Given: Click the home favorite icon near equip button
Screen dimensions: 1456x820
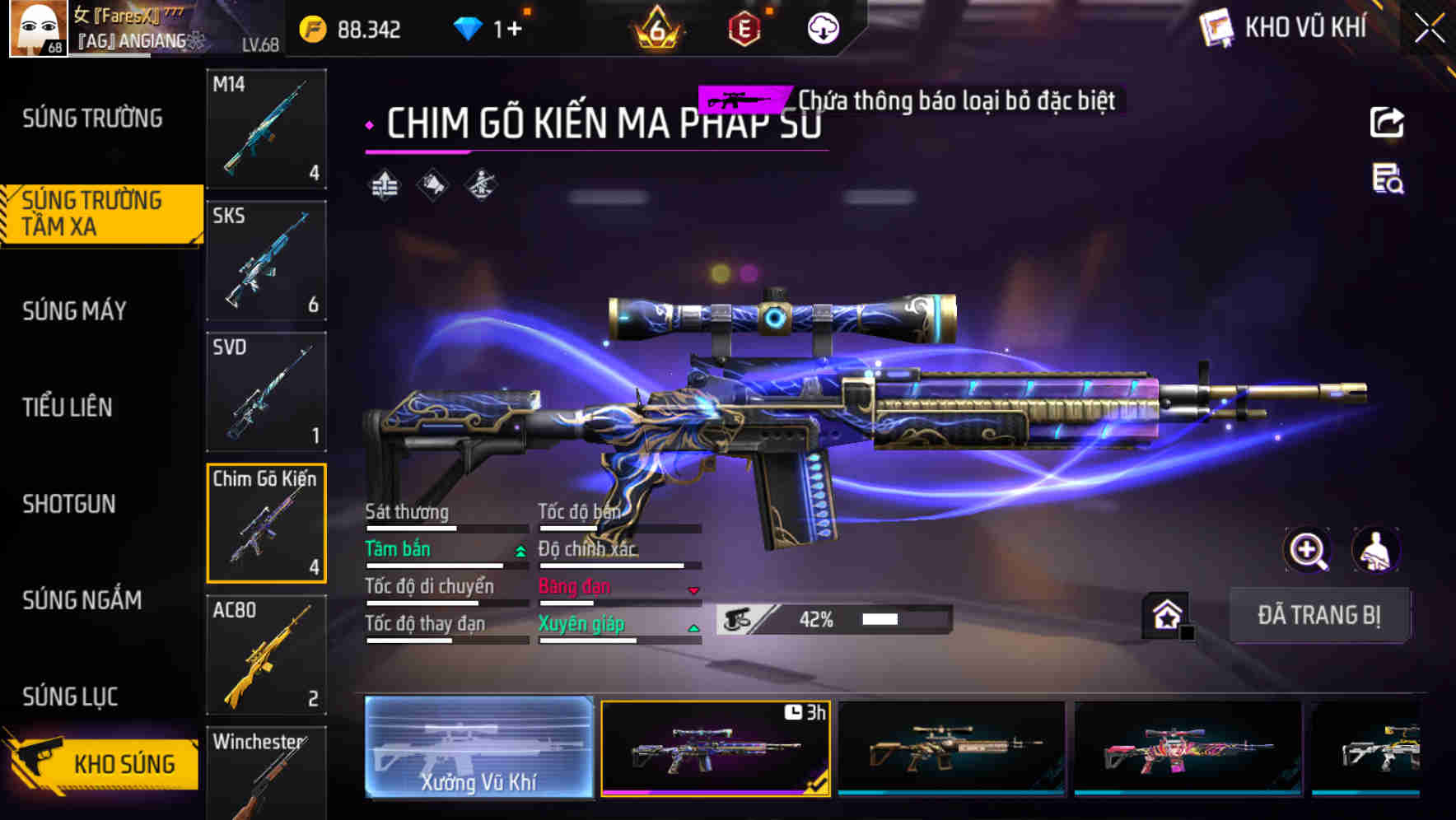Looking at the screenshot, I should [1164, 615].
